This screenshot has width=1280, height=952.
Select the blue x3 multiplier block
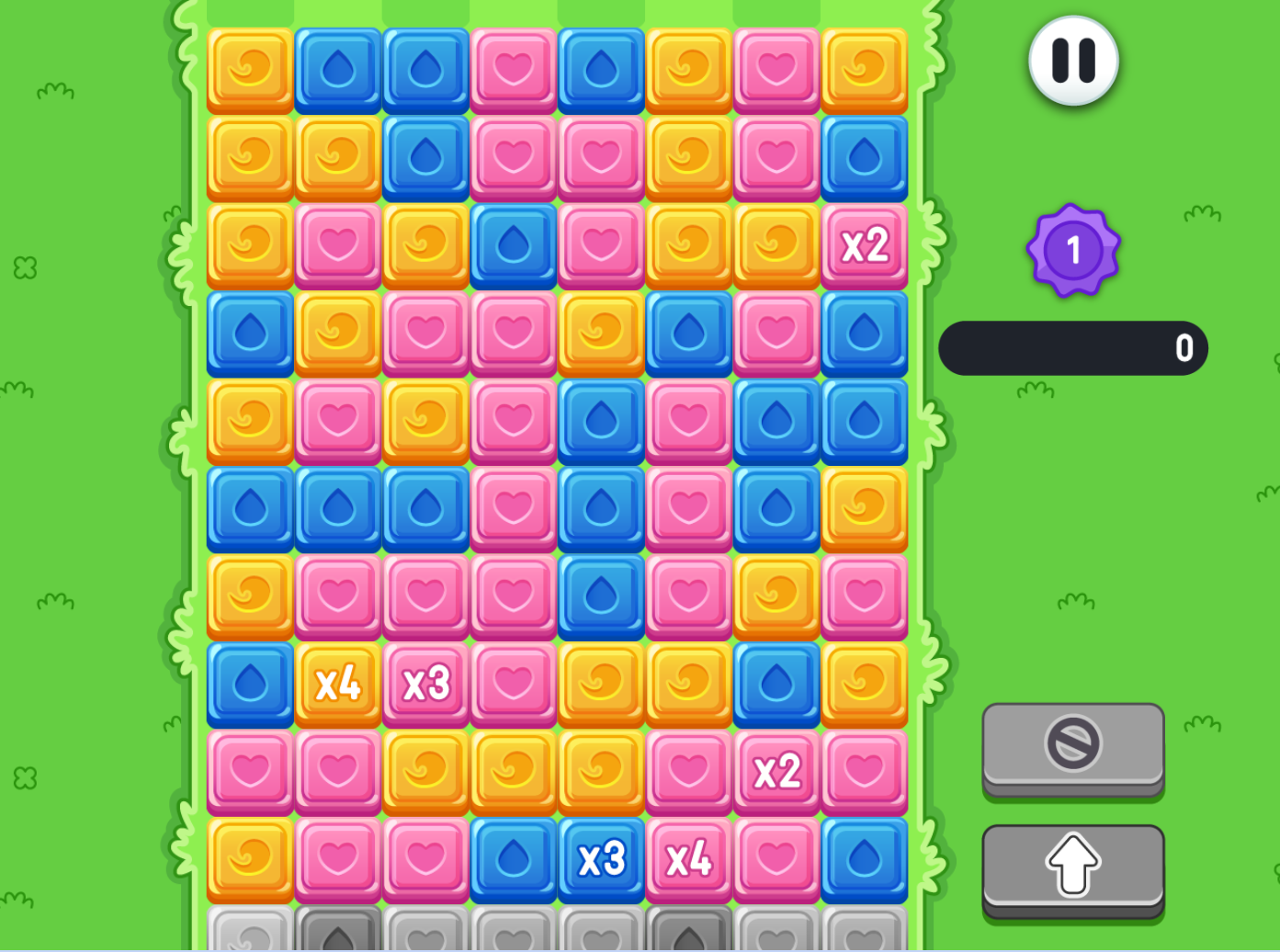(601, 860)
